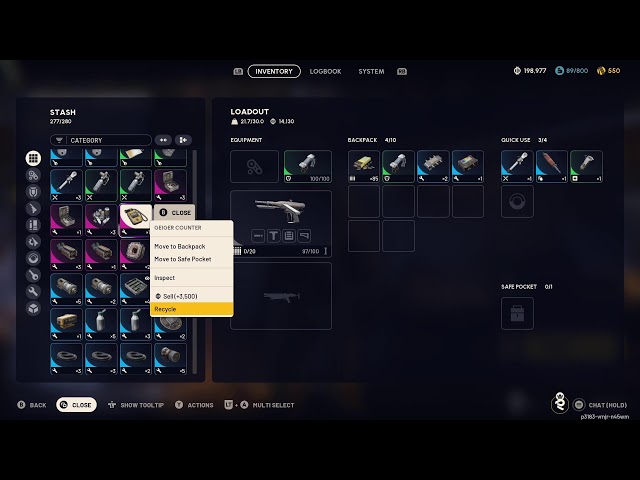This screenshot has width=640, height=480.
Task: Click the empty second weapon slot
Action: click(x=281, y=295)
